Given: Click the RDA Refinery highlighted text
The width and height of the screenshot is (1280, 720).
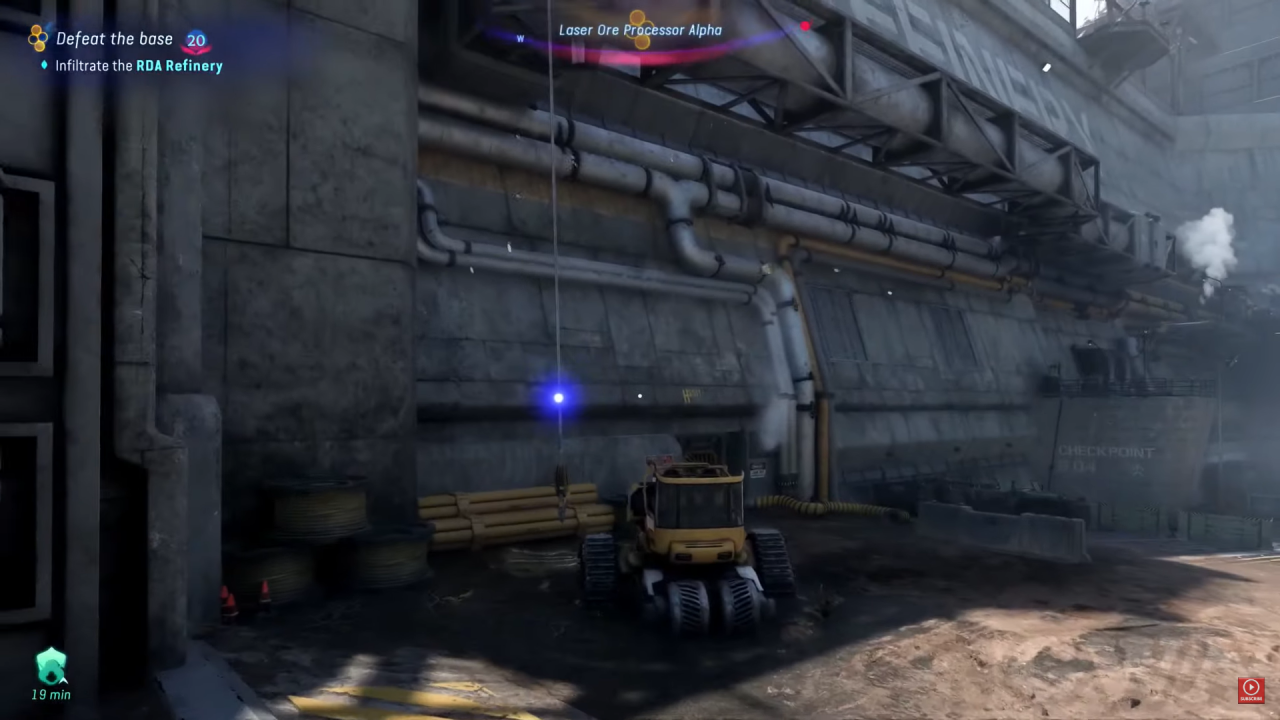Looking at the screenshot, I should [180, 66].
